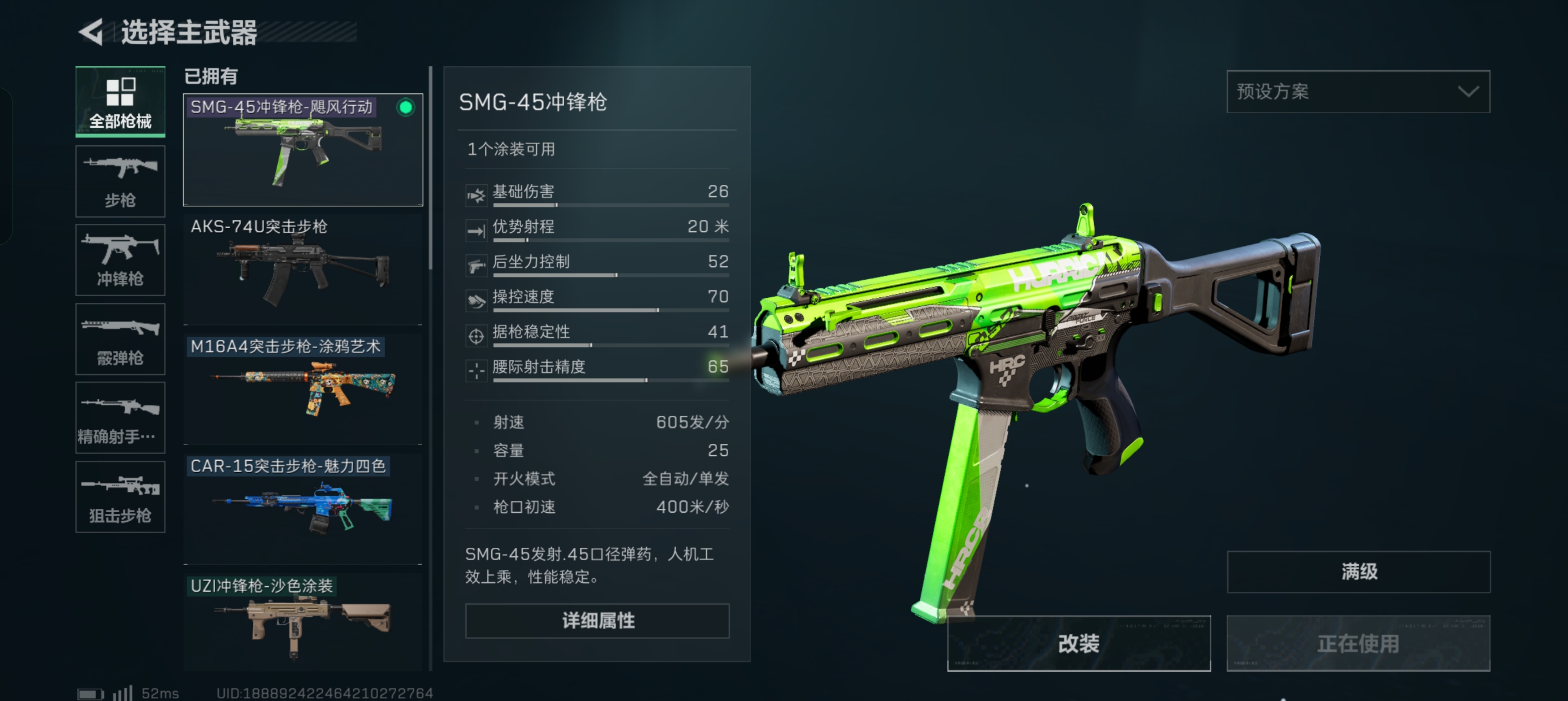Open the 精确射手步枪 marksman rifle category
This screenshot has height=701, width=1568.
pos(120,417)
